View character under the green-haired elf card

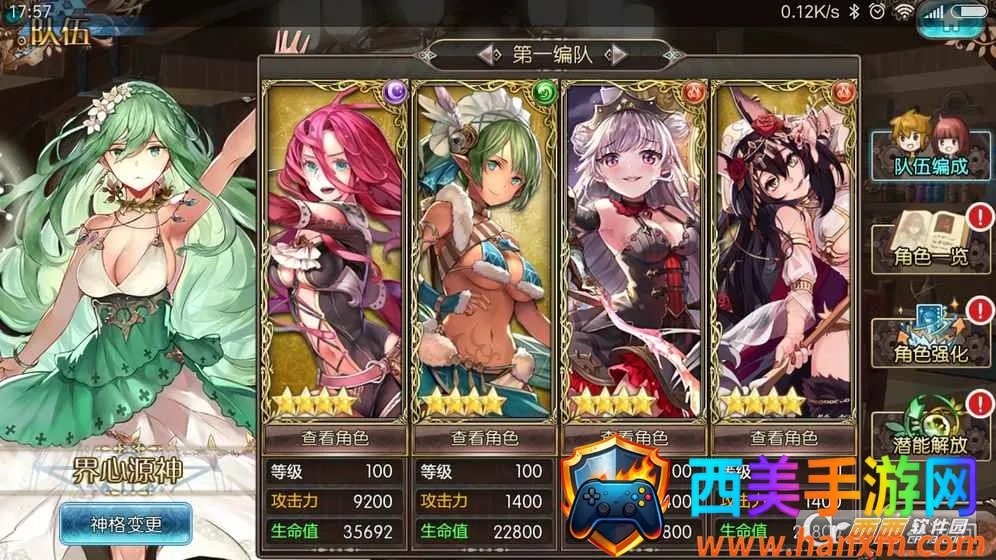[484, 438]
